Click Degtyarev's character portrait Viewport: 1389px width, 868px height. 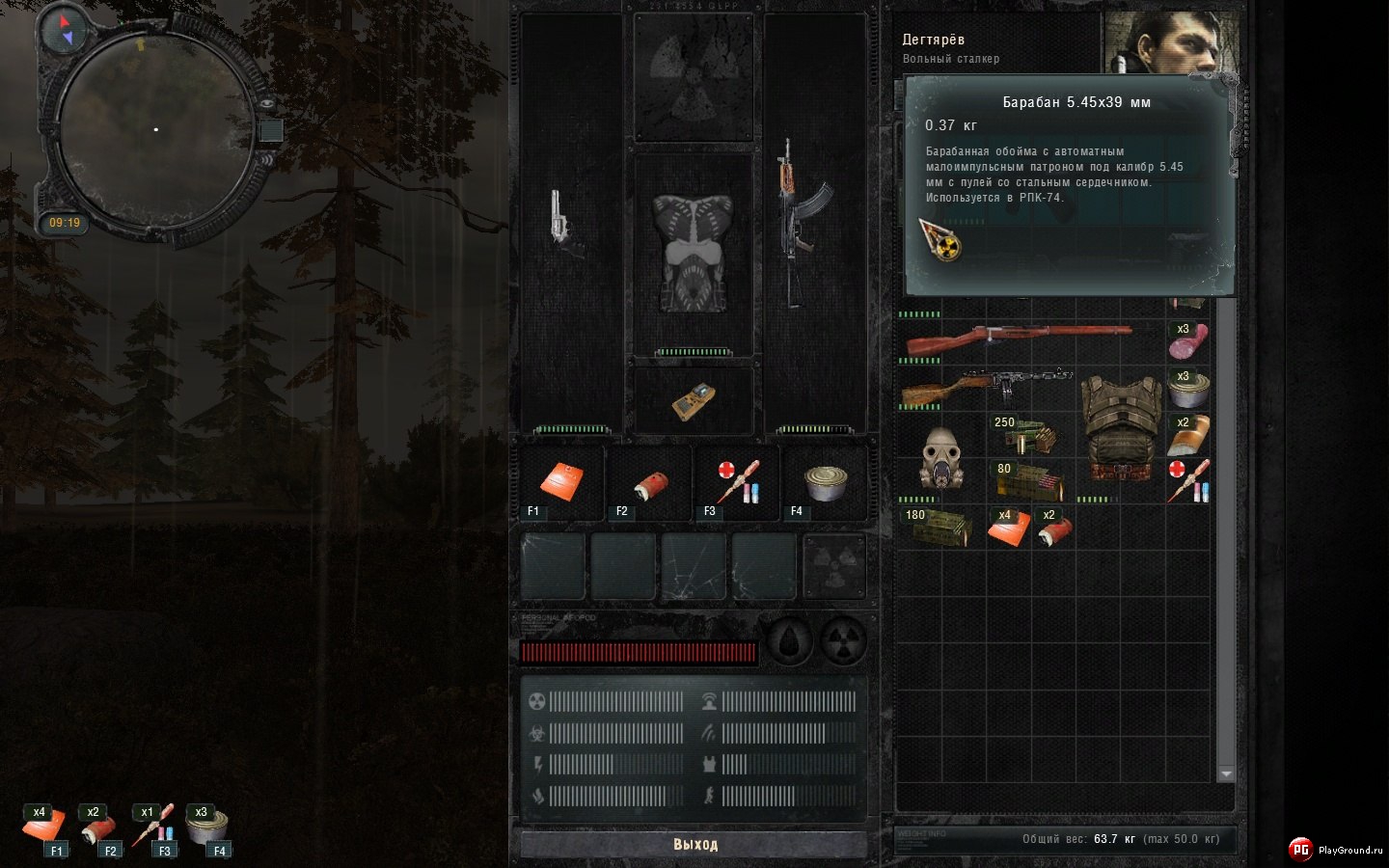pyautogui.click(x=1172, y=42)
